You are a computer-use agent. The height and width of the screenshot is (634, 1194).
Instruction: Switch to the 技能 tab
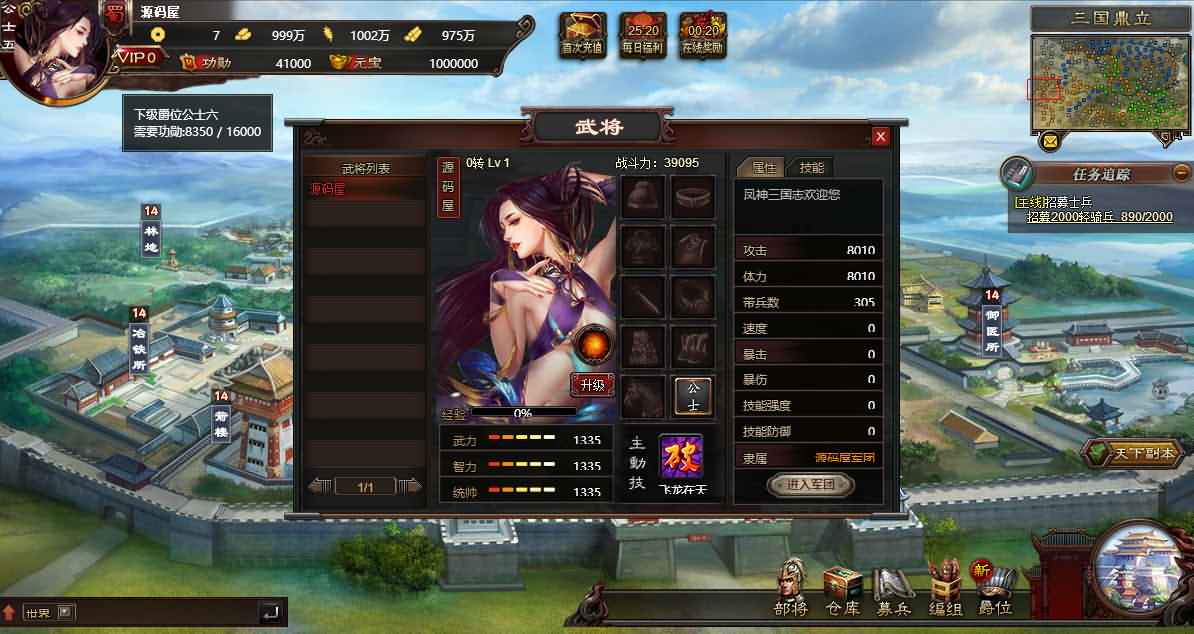click(811, 168)
